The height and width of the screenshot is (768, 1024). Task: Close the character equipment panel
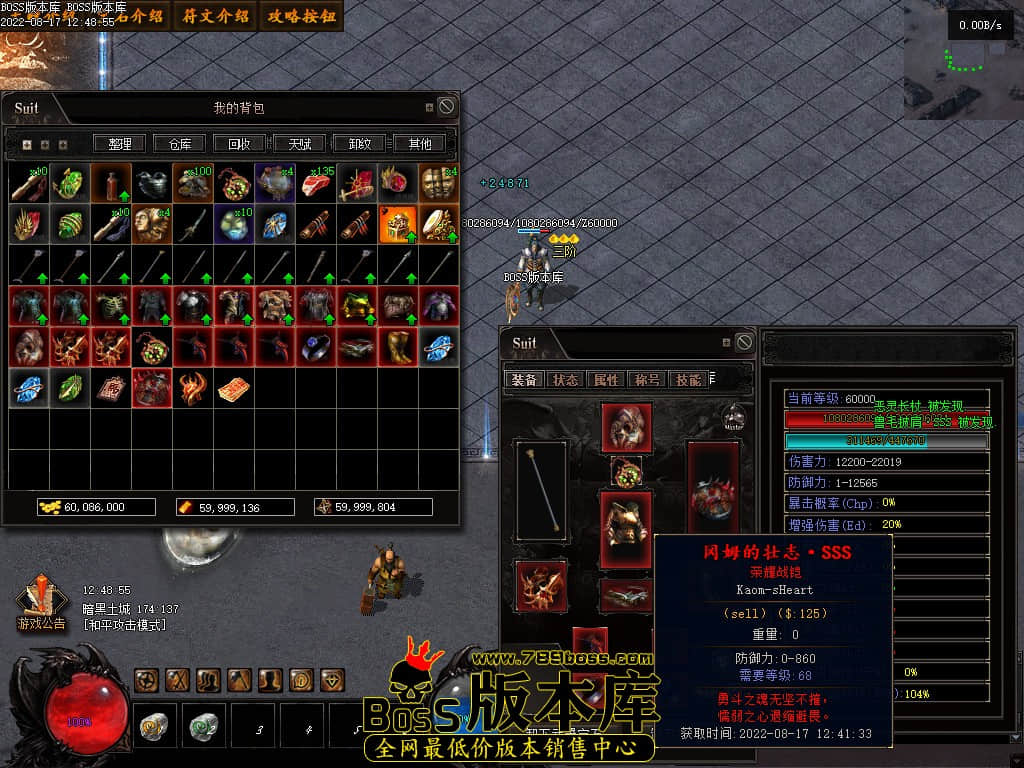click(x=744, y=342)
